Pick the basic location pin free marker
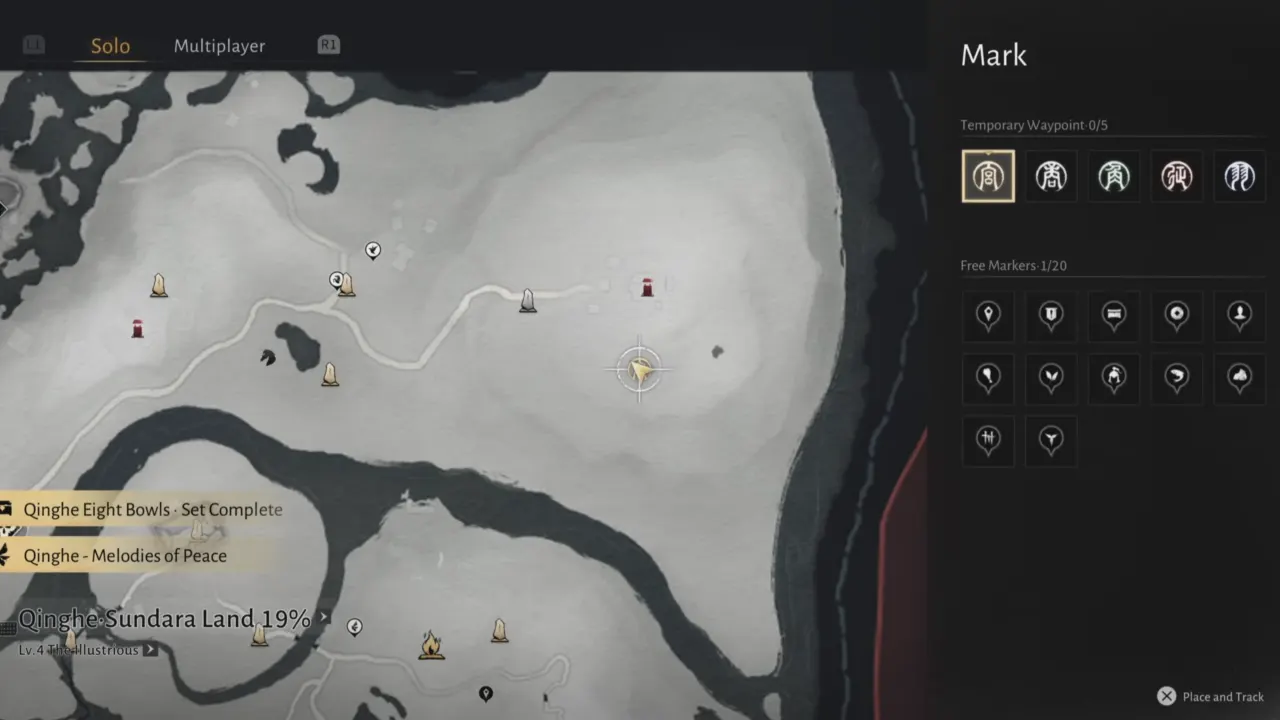 pyautogui.click(x=988, y=316)
